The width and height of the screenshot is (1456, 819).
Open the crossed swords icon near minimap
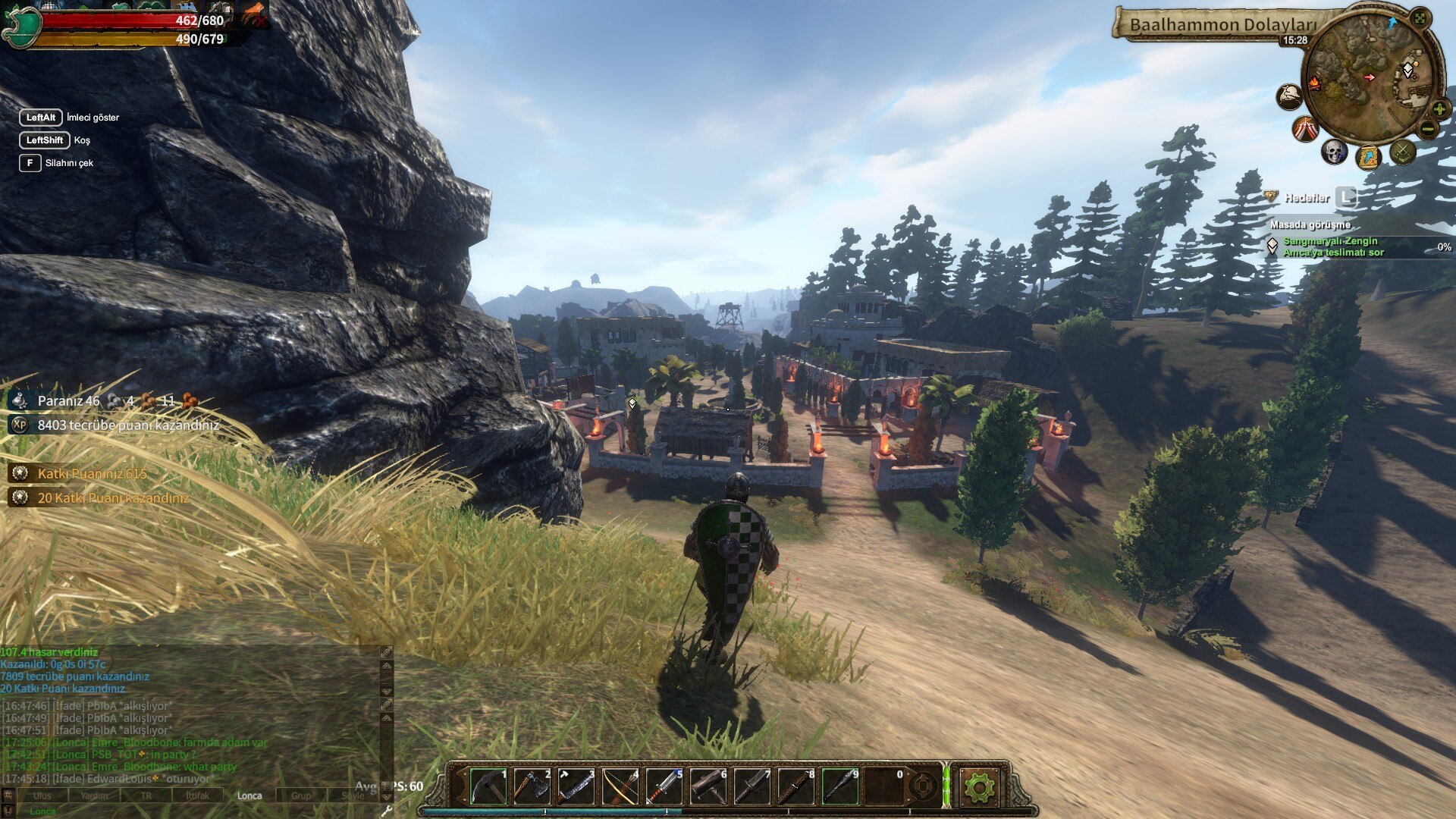[x=1403, y=152]
